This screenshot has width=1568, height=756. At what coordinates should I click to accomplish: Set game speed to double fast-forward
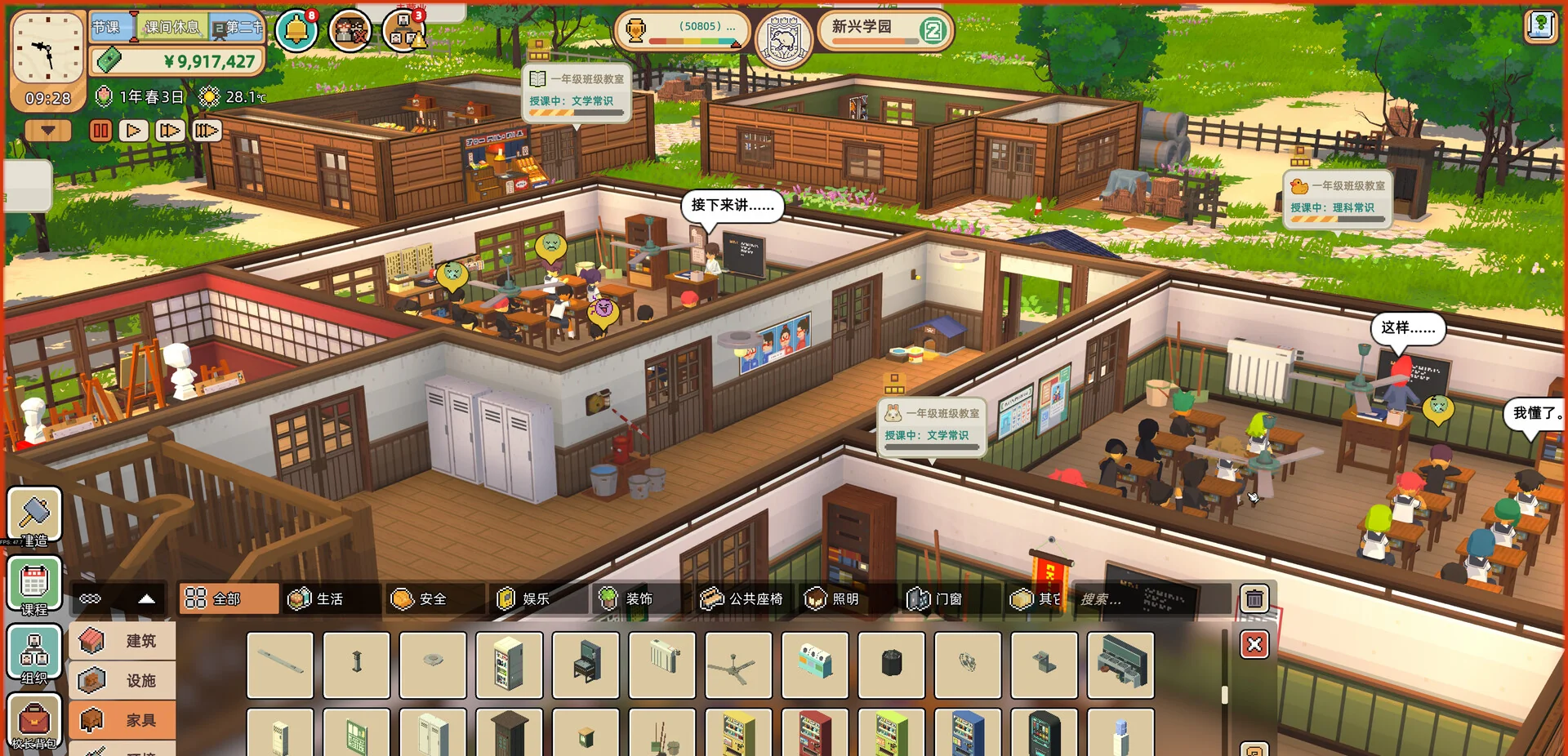(170, 131)
